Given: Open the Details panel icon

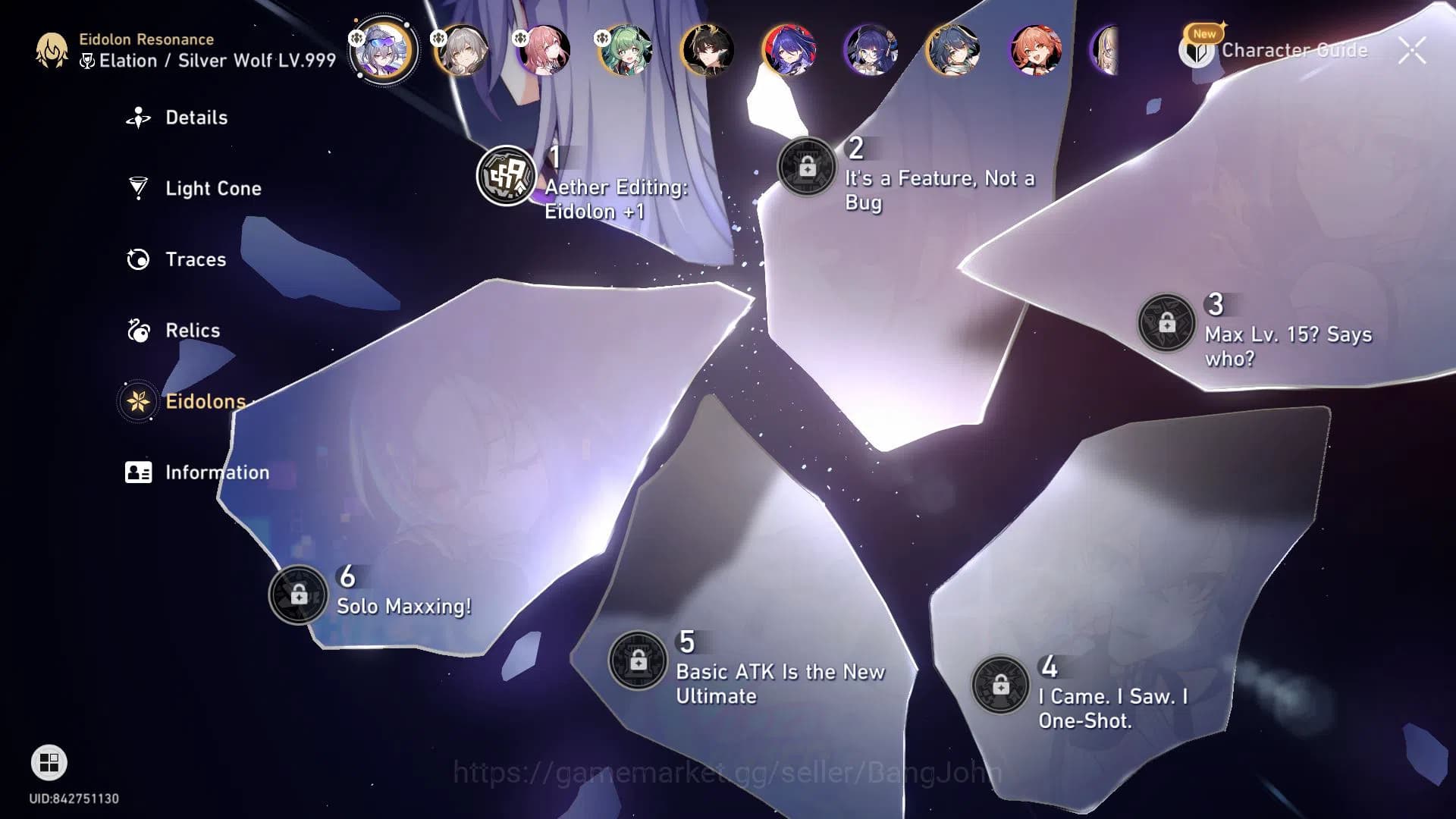Looking at the screenshot, I should (x=138, y=118).
